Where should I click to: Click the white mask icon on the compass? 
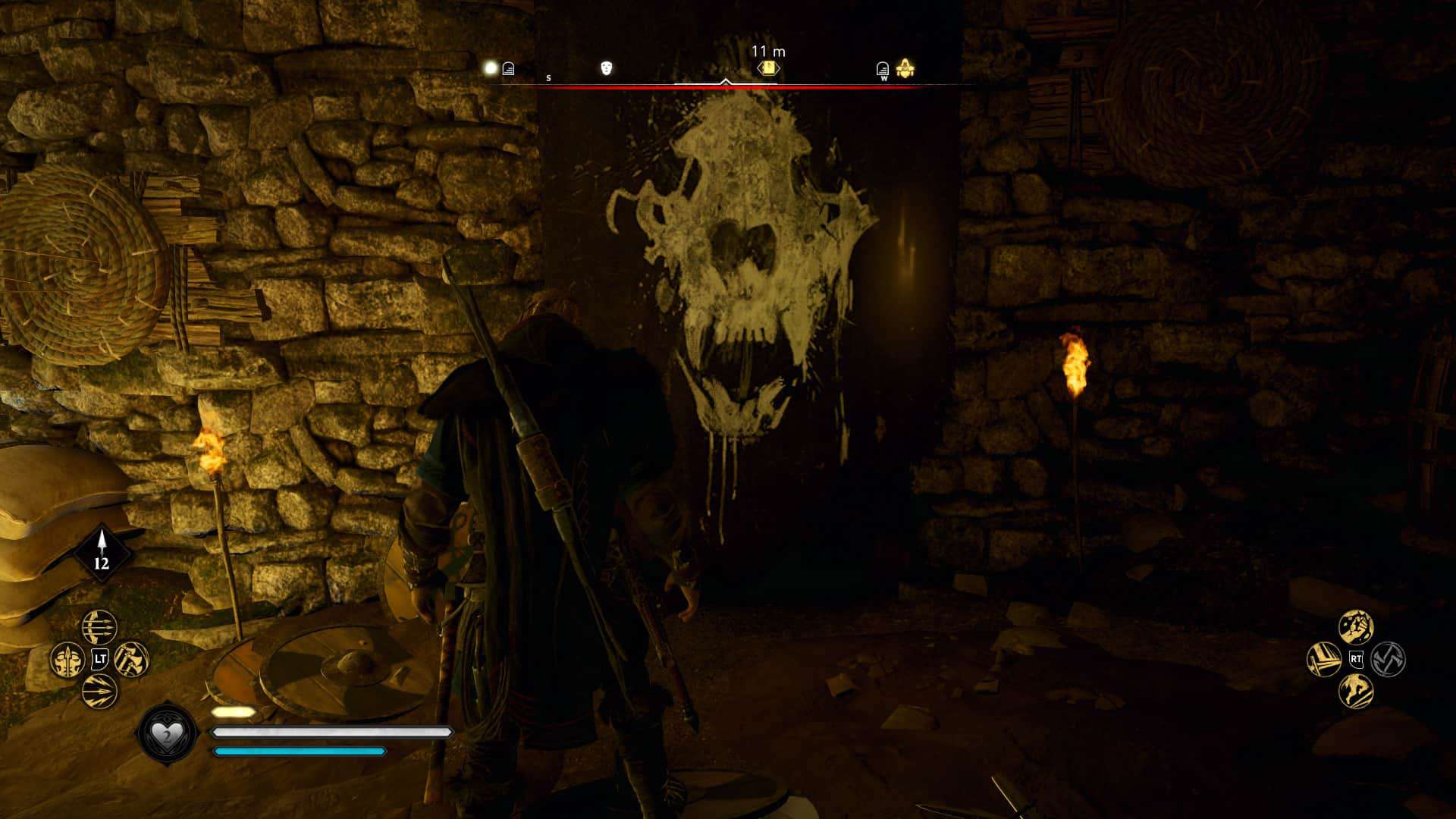(x=606, y=68)
